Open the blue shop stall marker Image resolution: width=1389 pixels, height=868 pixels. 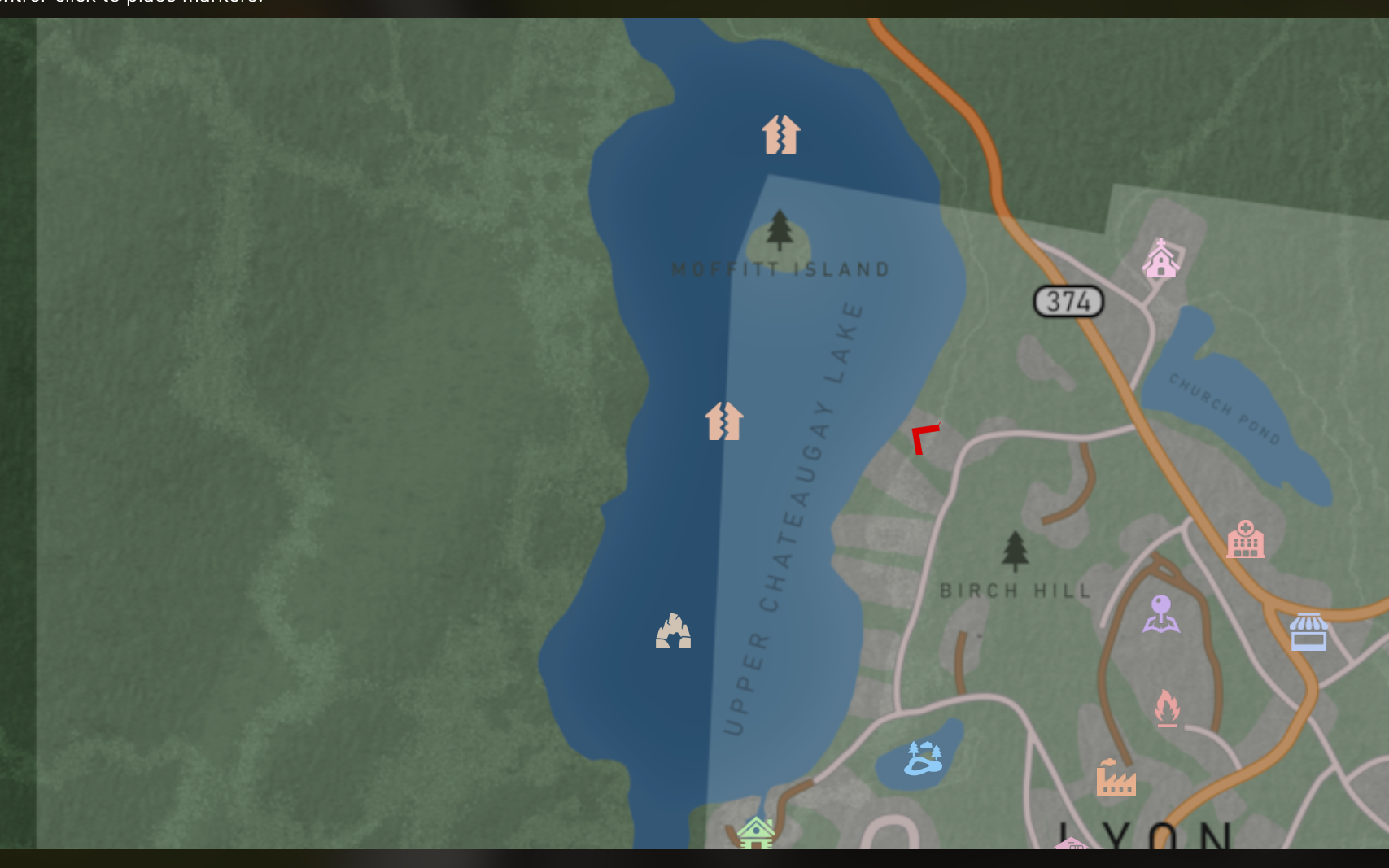point(1308,632)
